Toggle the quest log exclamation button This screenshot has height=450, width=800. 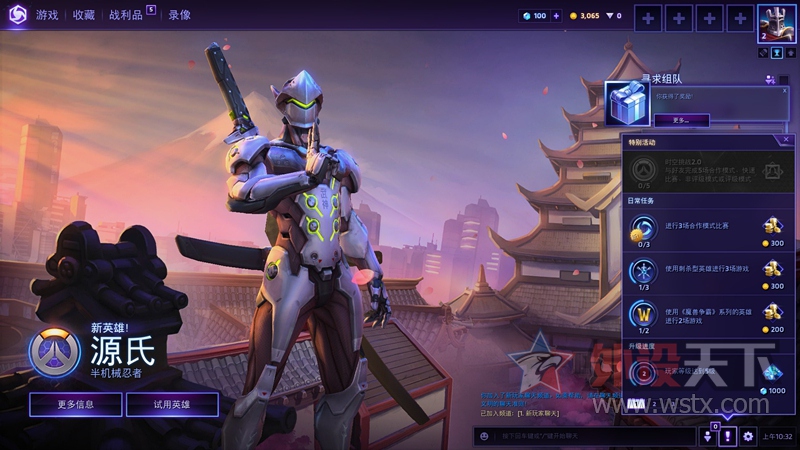pos(729,436)
